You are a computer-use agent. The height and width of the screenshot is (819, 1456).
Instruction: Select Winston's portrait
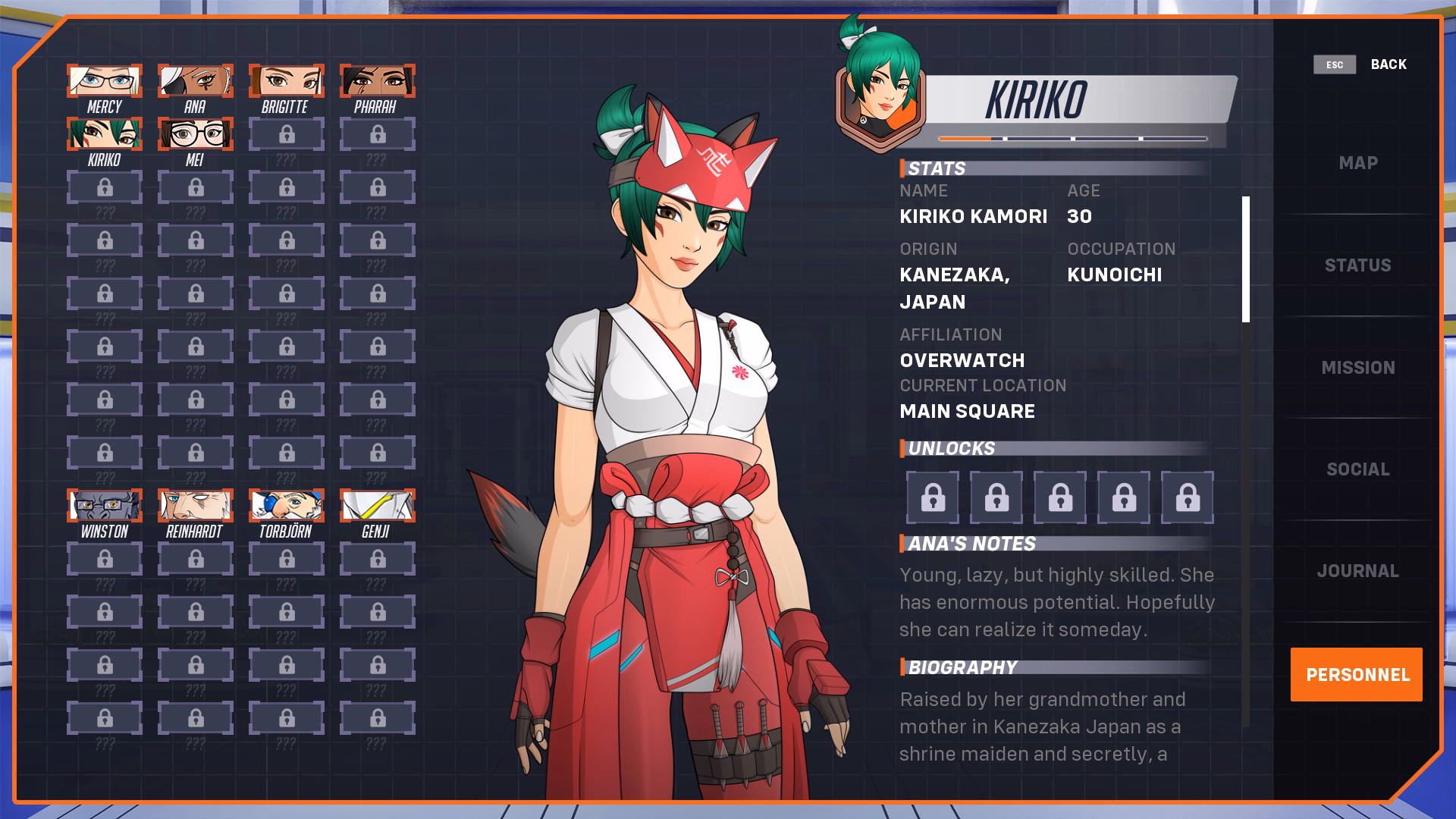(105, 507)
